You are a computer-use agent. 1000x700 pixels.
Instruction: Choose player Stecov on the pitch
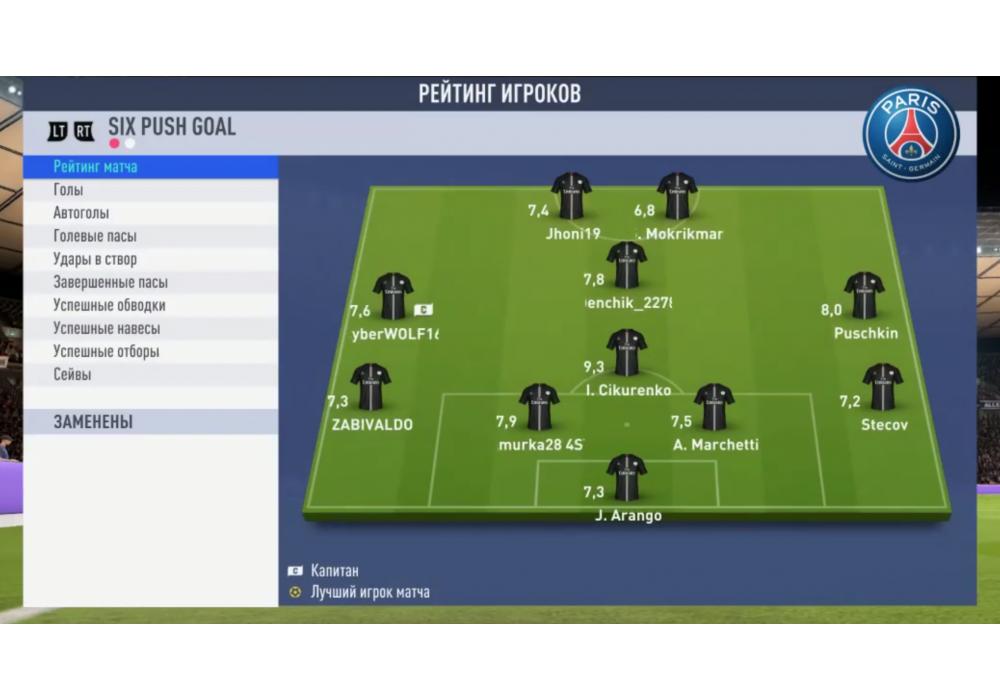tap(883, 387)
